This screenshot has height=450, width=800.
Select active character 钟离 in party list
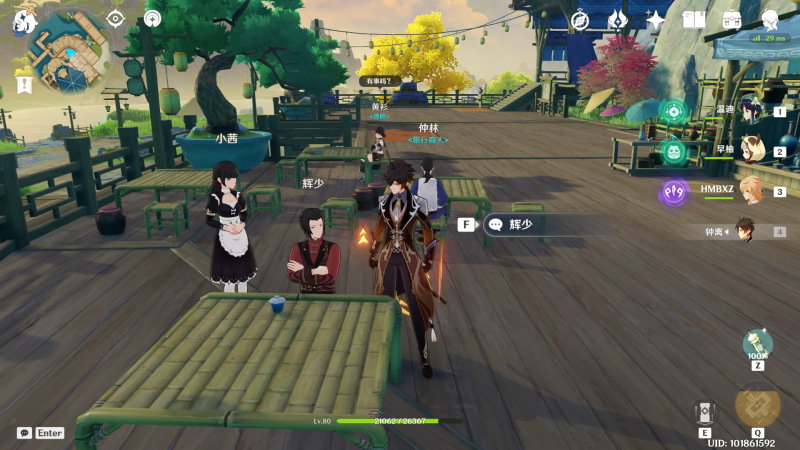[x=742, y=230]
